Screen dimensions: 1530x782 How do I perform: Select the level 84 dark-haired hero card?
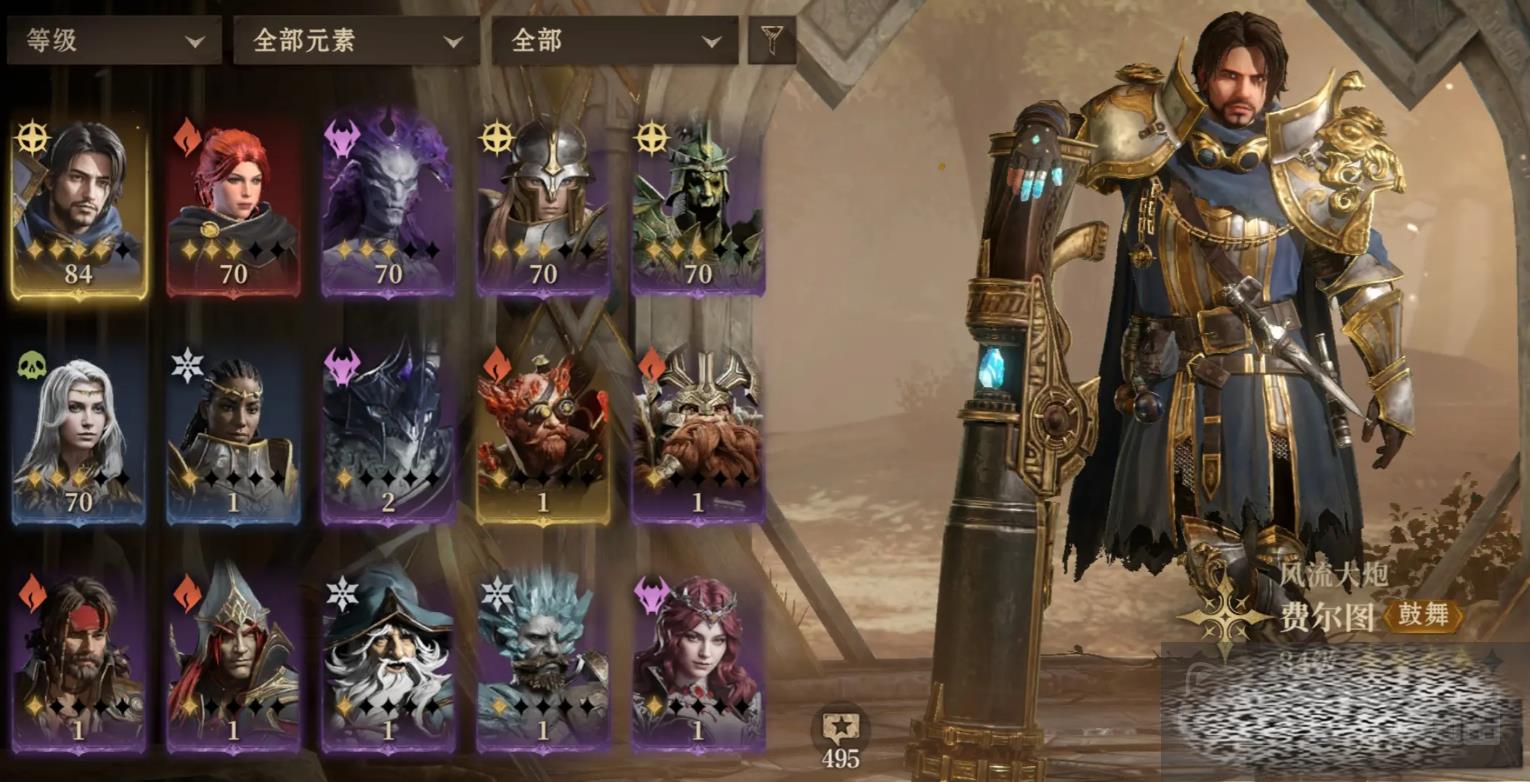[x=79, y=208]
